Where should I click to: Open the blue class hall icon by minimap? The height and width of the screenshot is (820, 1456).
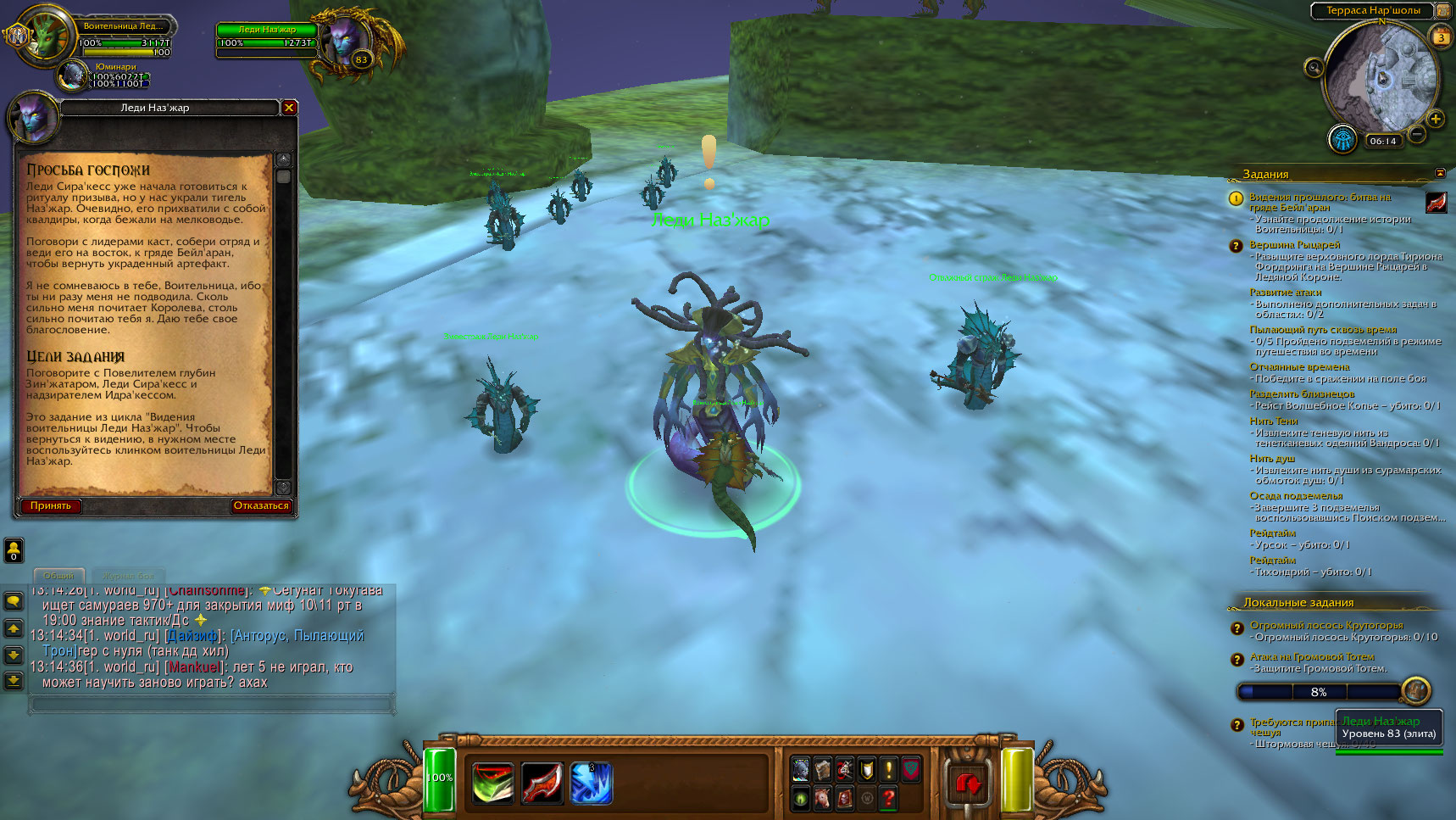1342,138
